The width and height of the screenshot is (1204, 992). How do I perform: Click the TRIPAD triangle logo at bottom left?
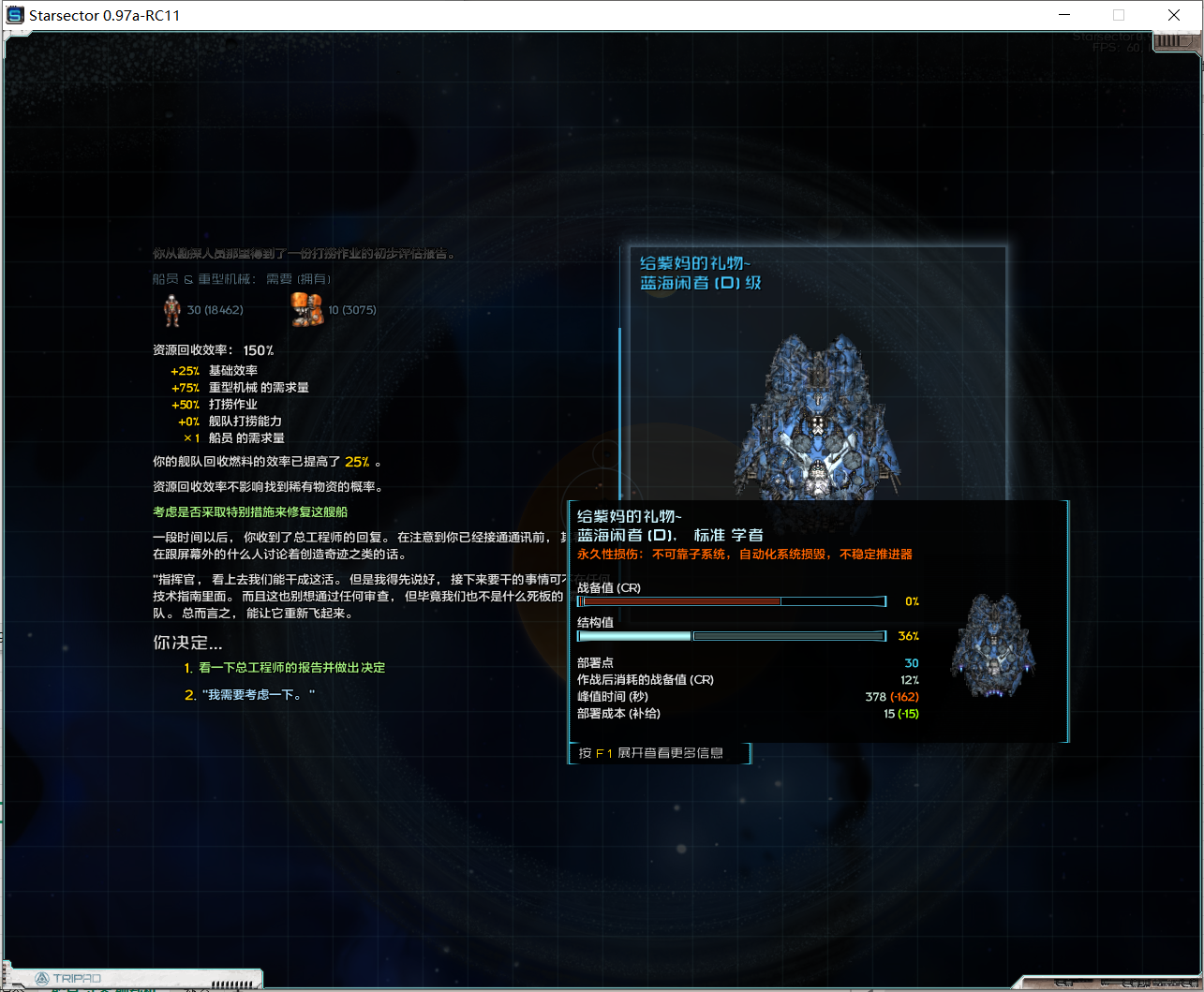point(39,977)
